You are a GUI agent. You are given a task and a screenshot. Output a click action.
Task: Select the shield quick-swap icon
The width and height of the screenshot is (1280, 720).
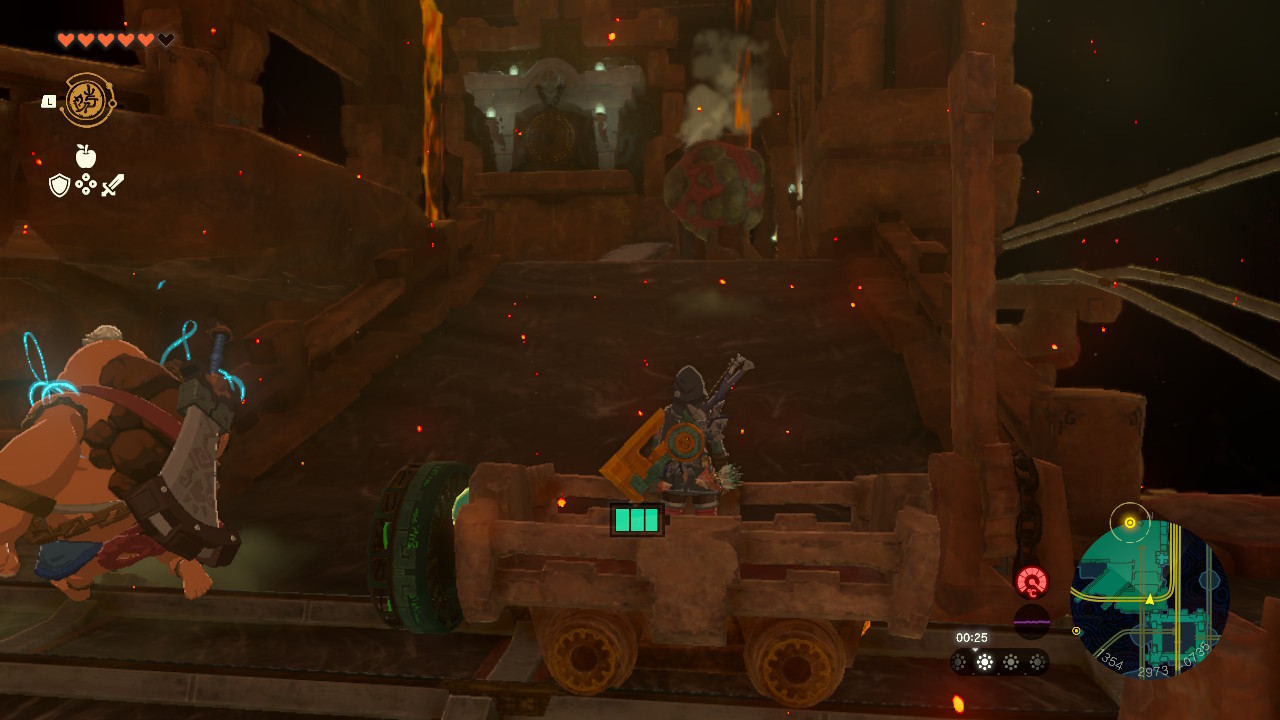pyautogui.click(x=59, y=185)
